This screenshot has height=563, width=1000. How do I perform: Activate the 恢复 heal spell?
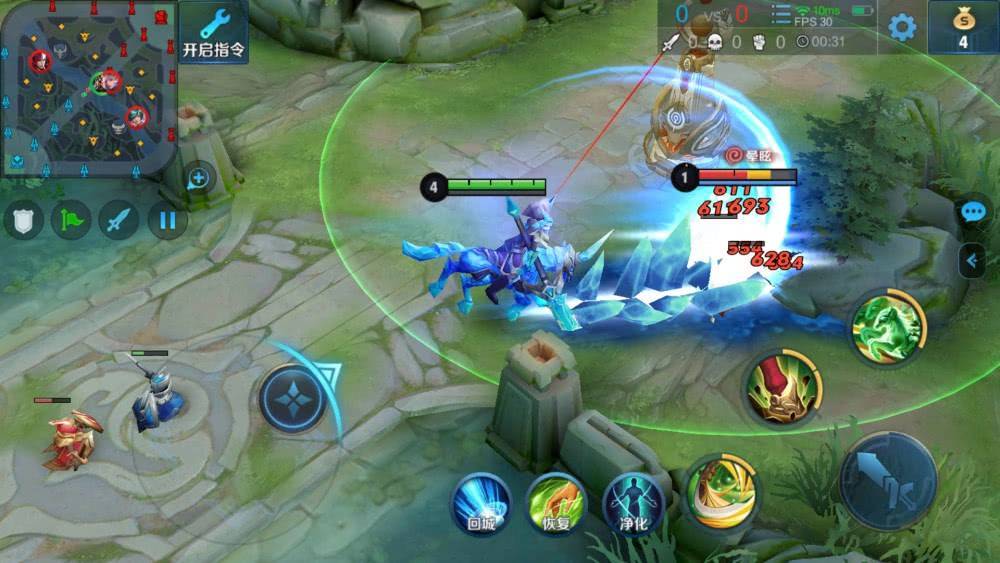556,501
